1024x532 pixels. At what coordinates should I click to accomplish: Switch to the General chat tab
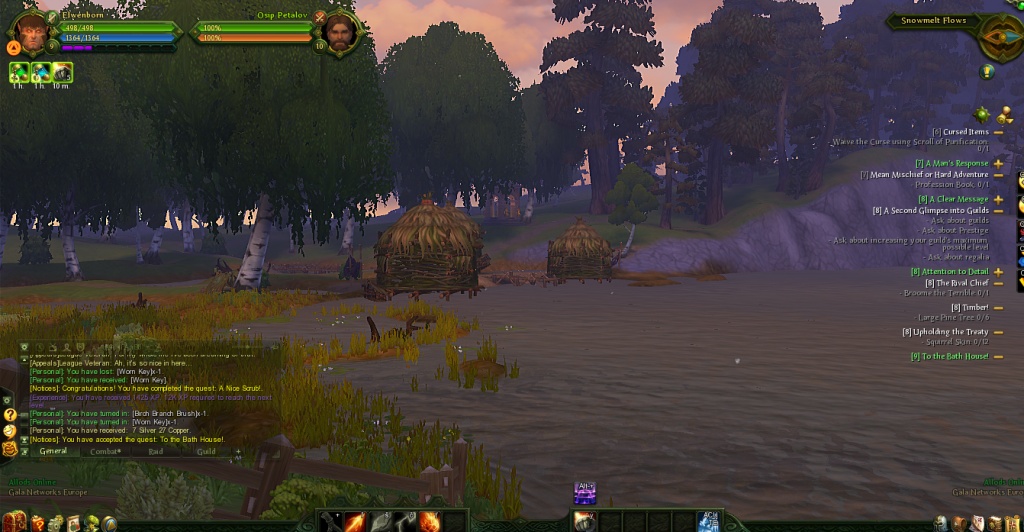point(53,451)
